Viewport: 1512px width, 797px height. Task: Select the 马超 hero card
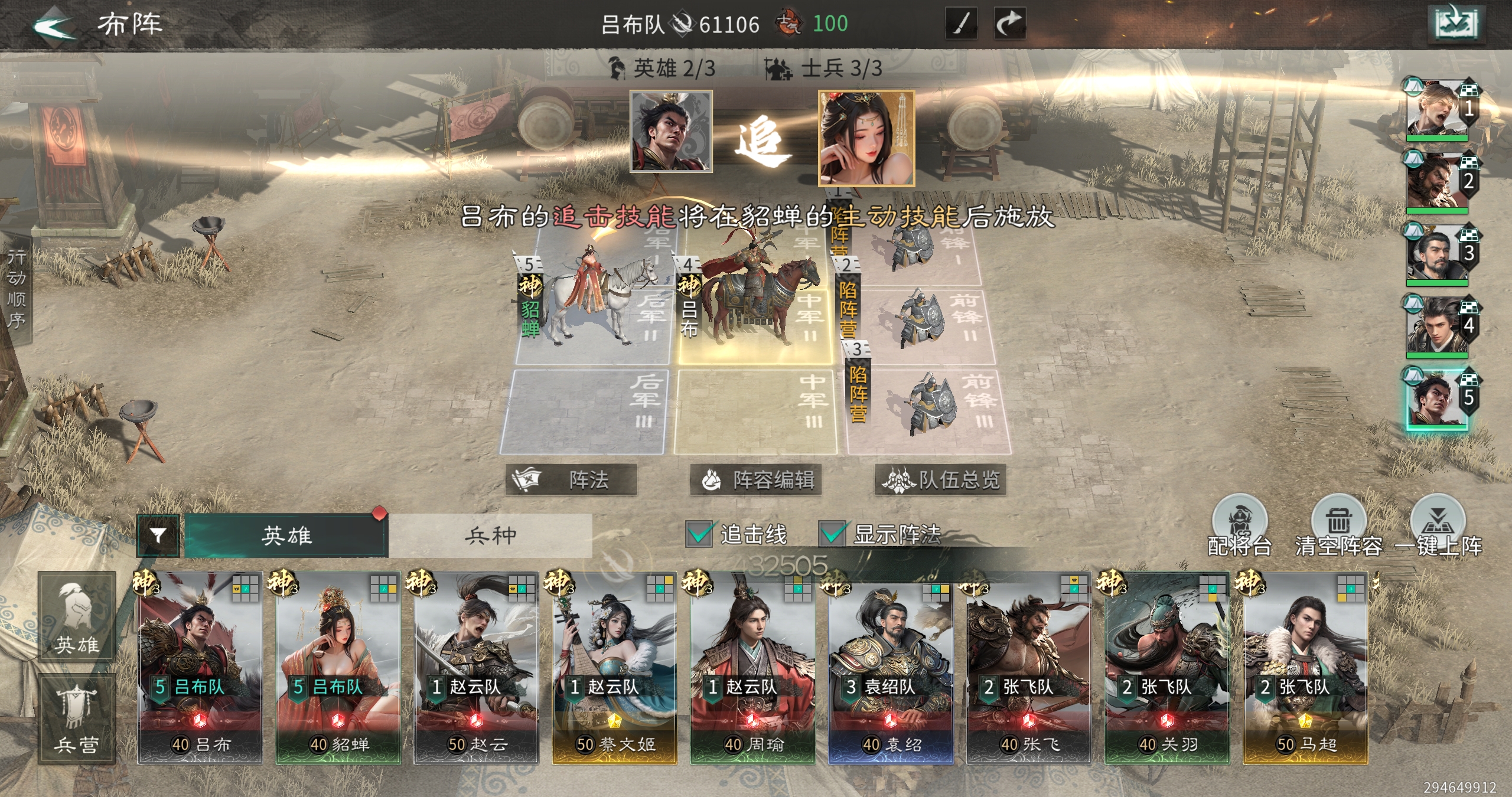click(1305, 667)
